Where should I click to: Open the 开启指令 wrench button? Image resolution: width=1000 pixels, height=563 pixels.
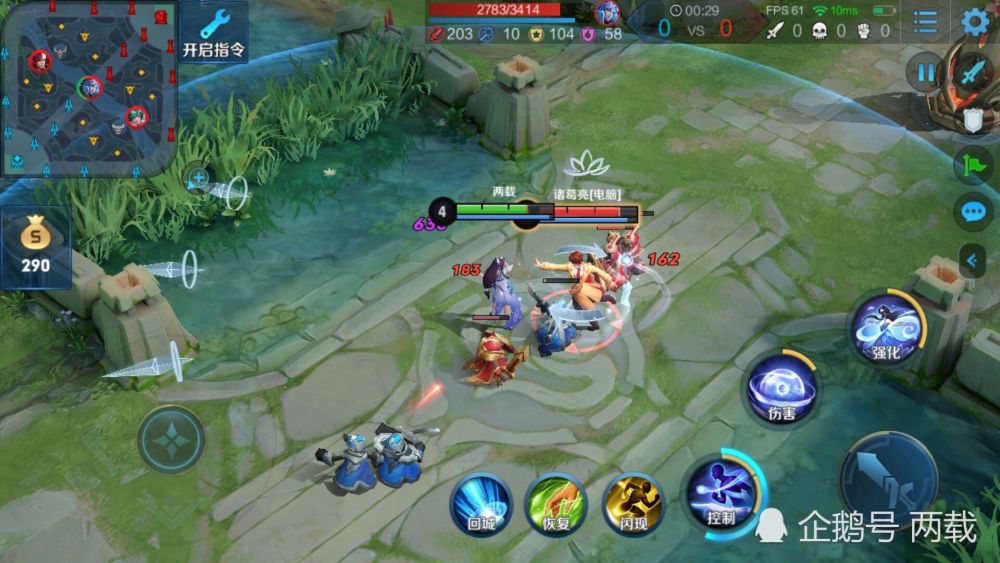point(214,30)
